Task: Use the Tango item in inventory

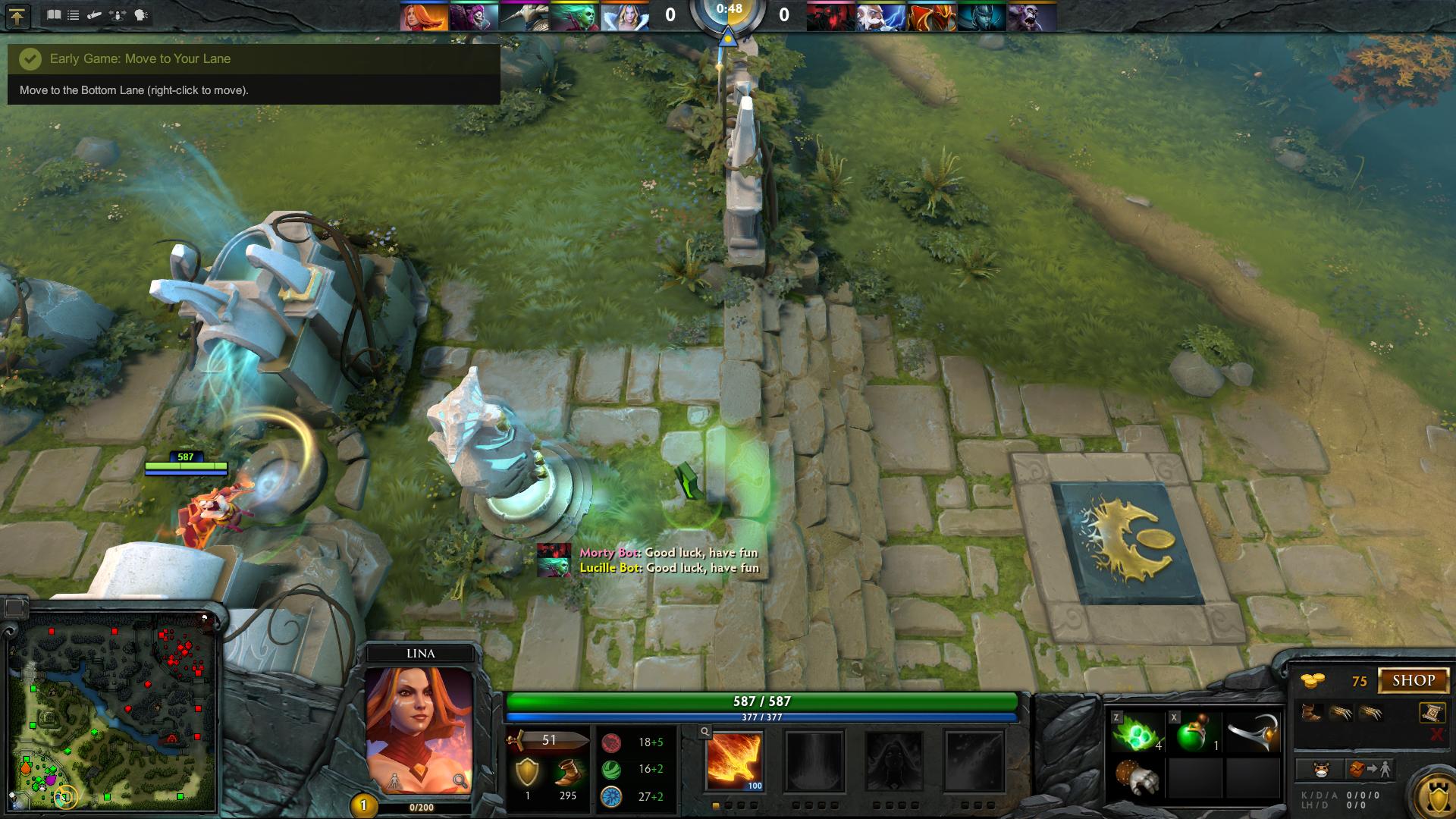Action: 1137,733
